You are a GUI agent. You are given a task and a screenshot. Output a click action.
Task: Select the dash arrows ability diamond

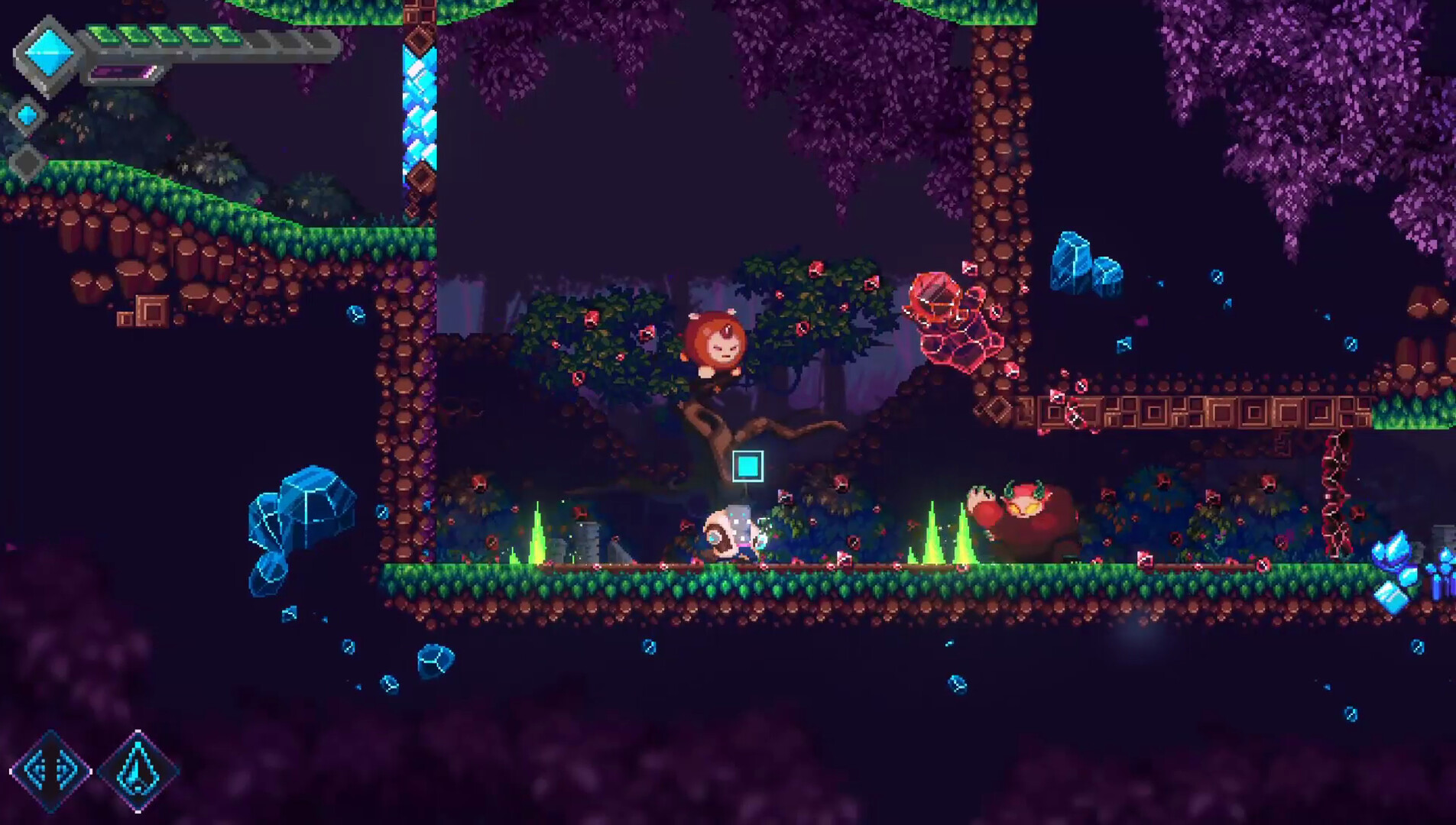[52, 772]
